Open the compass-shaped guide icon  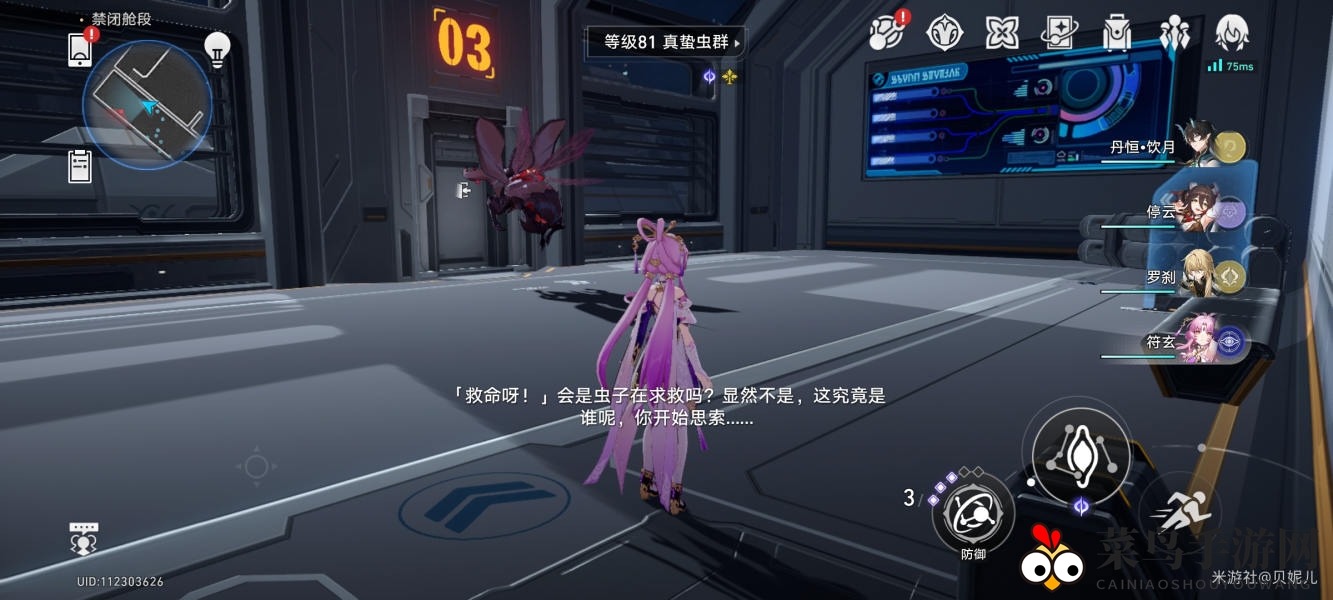pos(943,33)
